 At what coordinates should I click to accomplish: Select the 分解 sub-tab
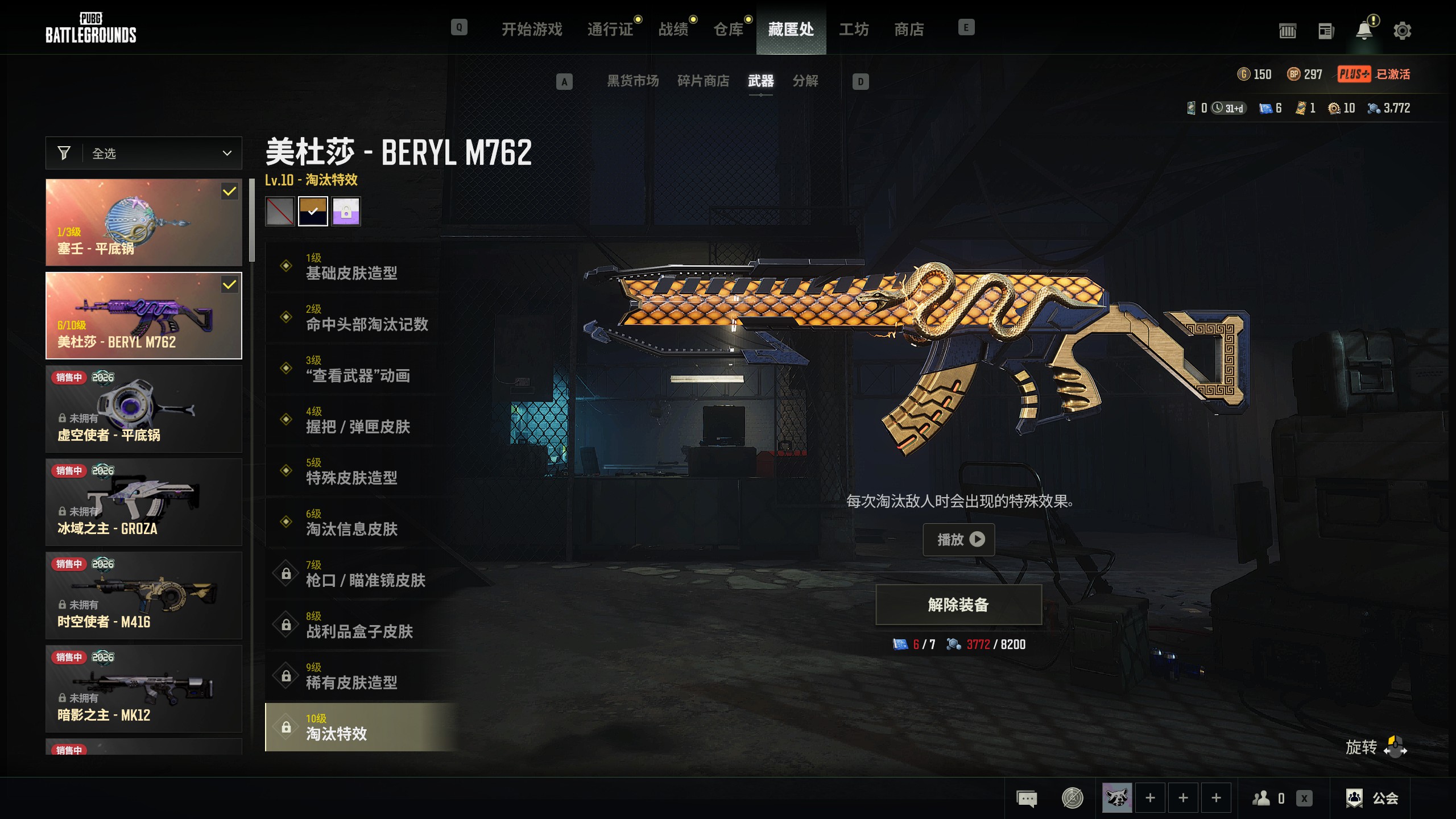click(x=805, y=81)
